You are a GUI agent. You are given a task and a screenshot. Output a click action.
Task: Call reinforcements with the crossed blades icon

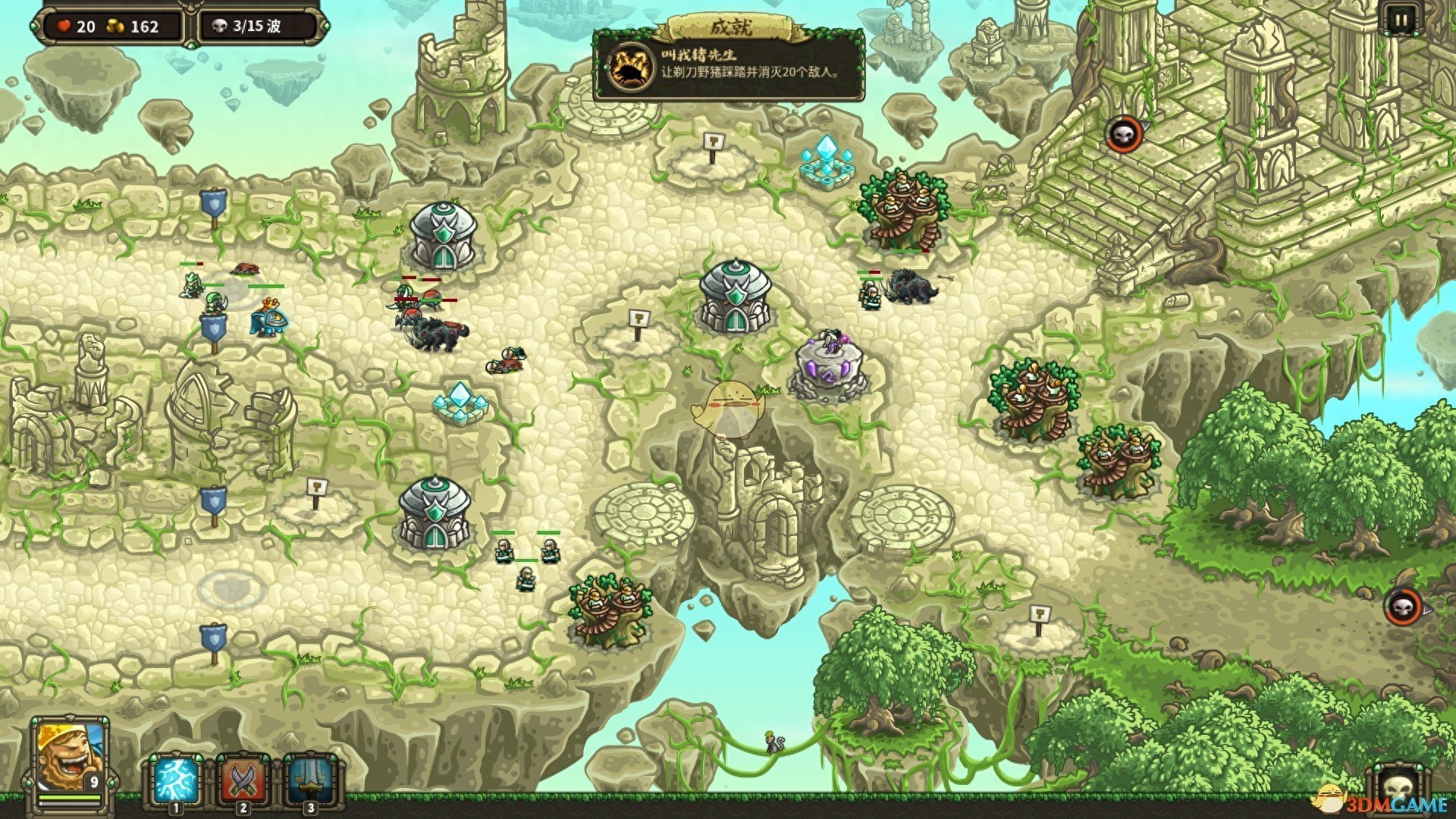pyautogui.click(x=243, y=780)
